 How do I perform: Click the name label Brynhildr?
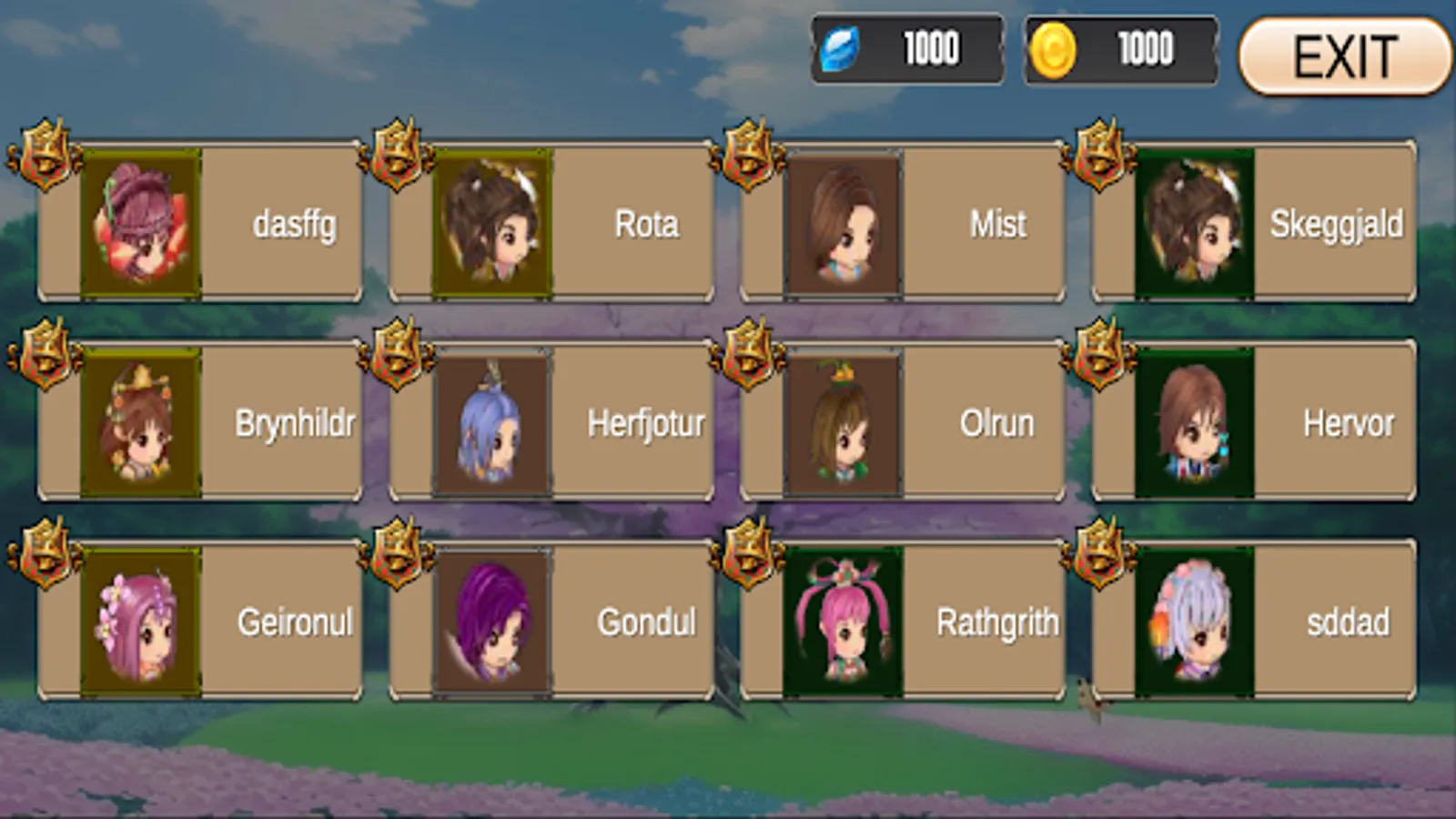click(x=296, y=421)
